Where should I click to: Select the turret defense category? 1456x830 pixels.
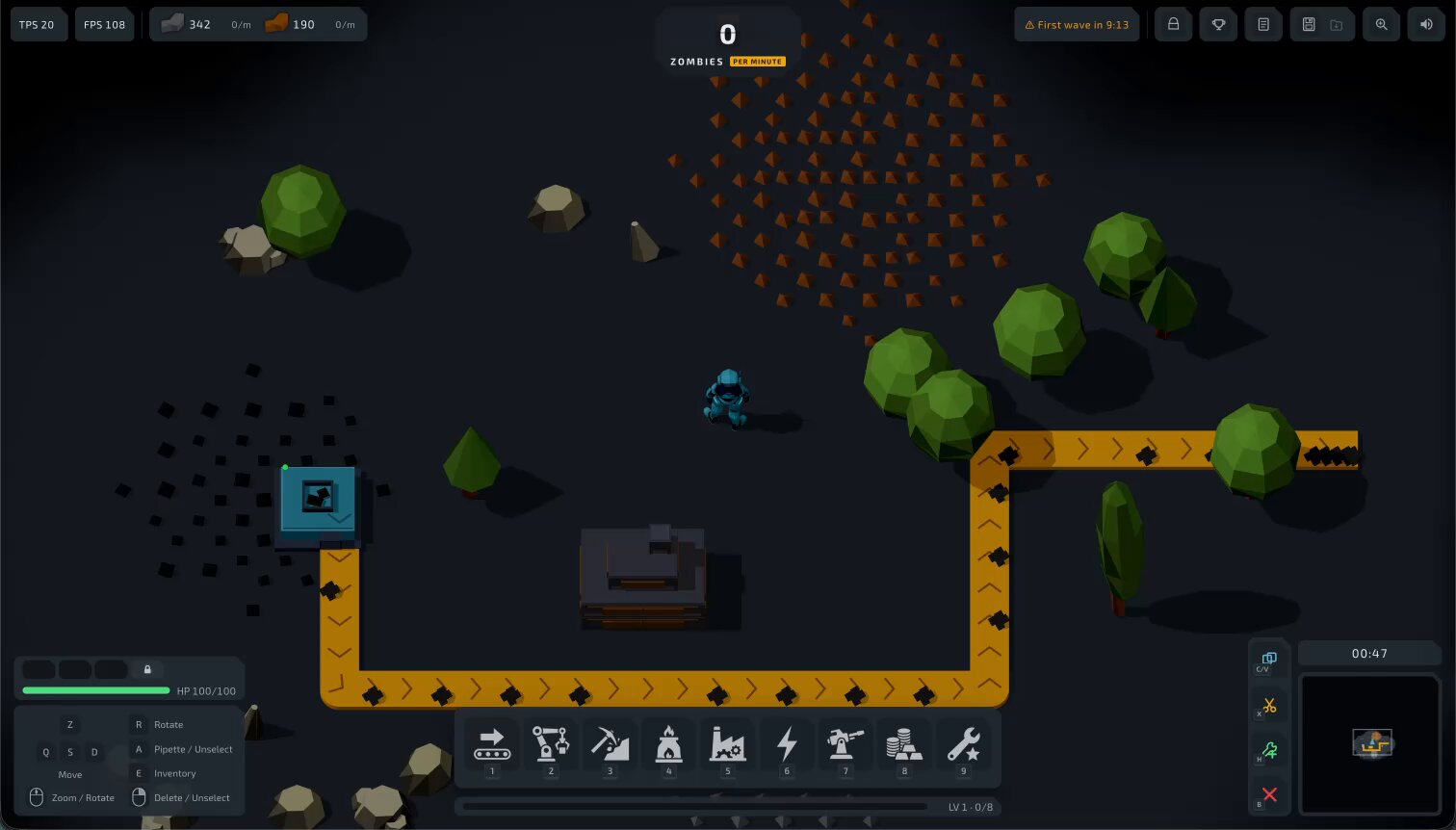pos(845,744)
